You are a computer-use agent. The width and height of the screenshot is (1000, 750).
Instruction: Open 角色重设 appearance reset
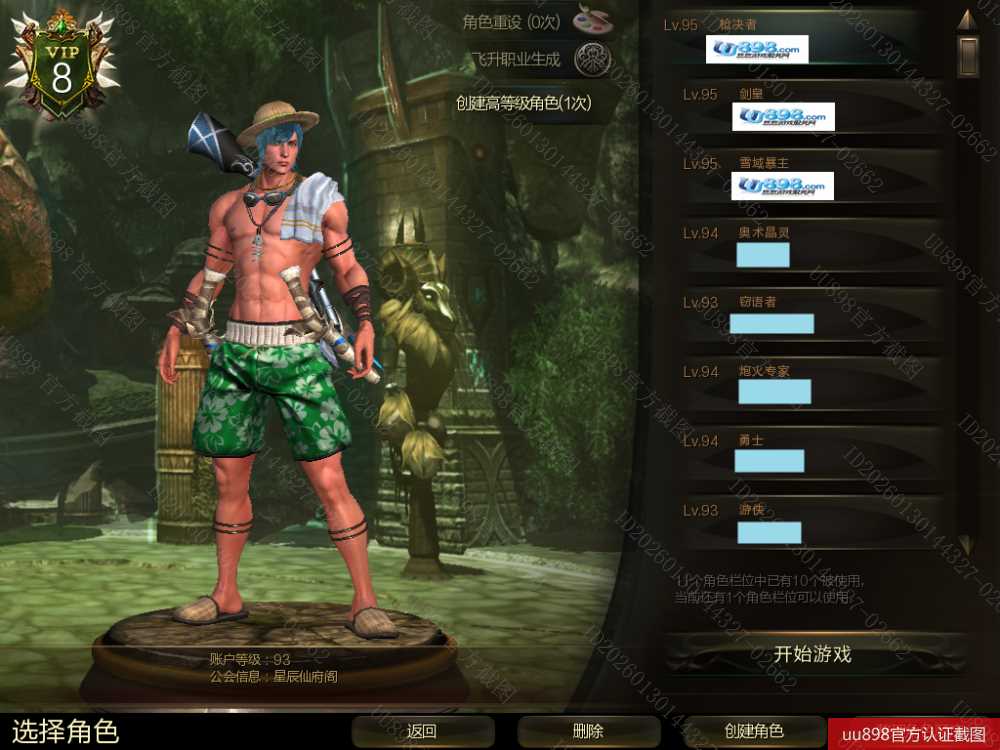tap(540, 21)
